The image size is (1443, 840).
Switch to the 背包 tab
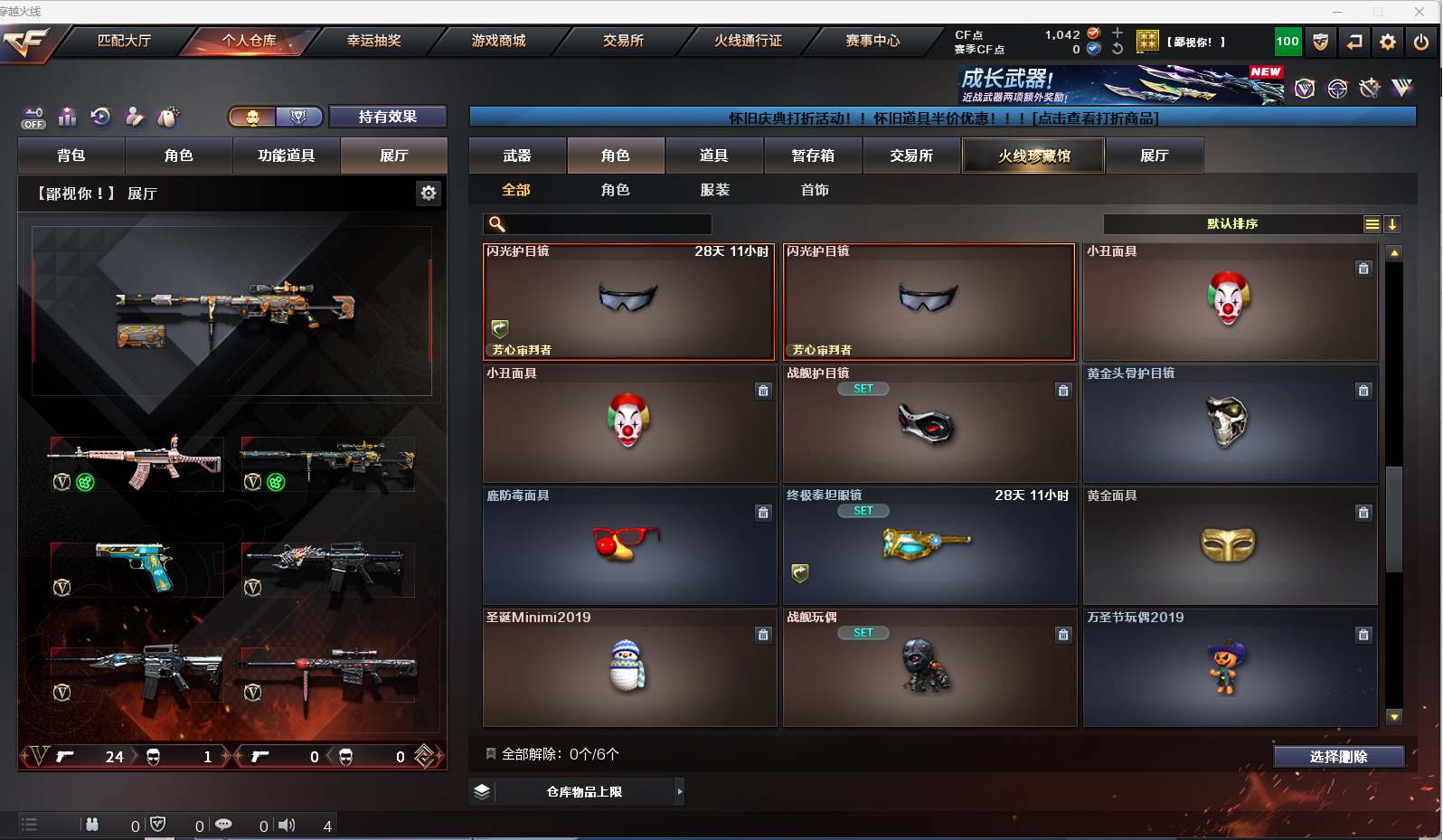pos(71,156)
